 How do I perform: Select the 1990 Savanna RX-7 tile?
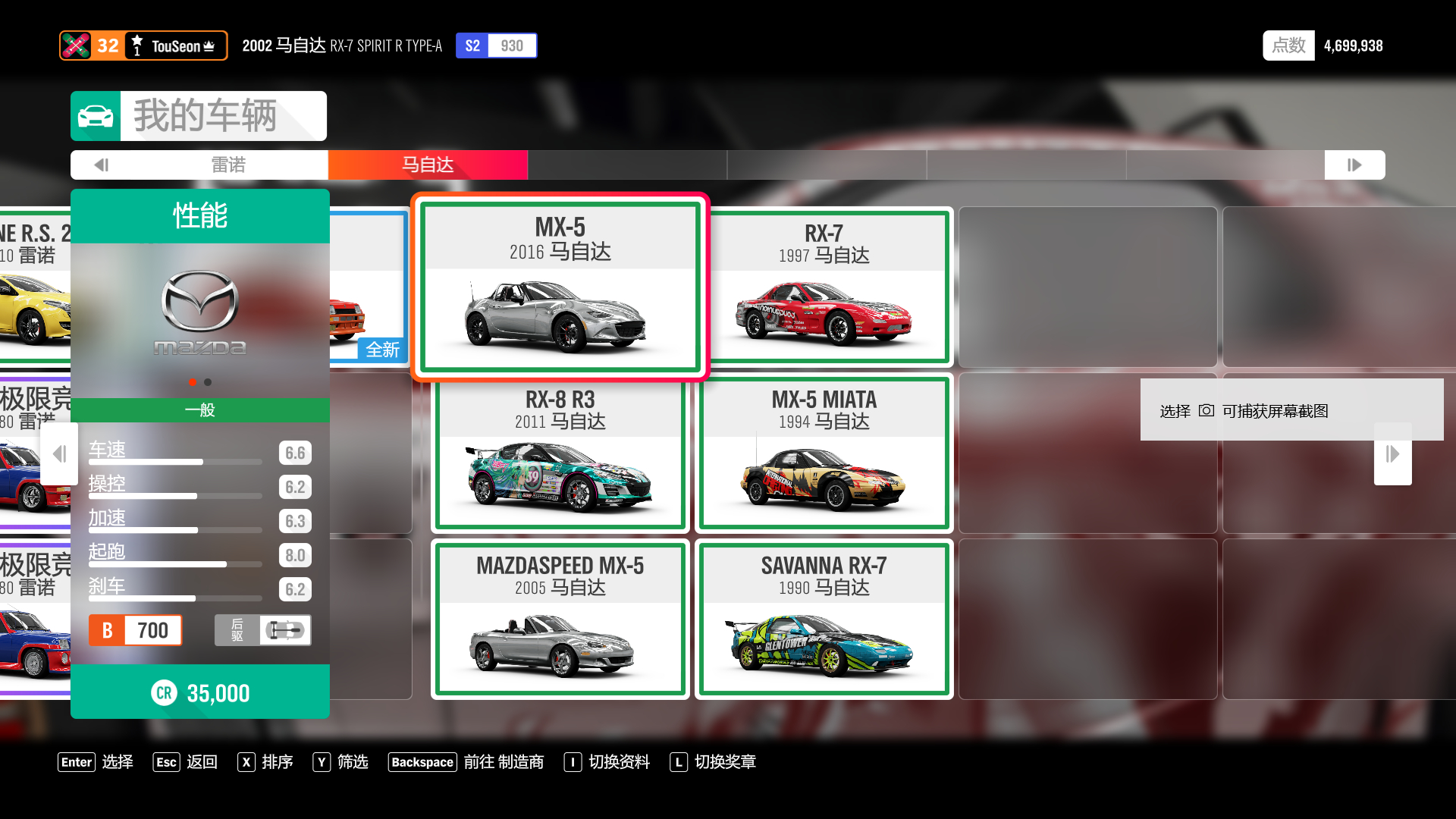pyautogui.click(x=824, y=619)
